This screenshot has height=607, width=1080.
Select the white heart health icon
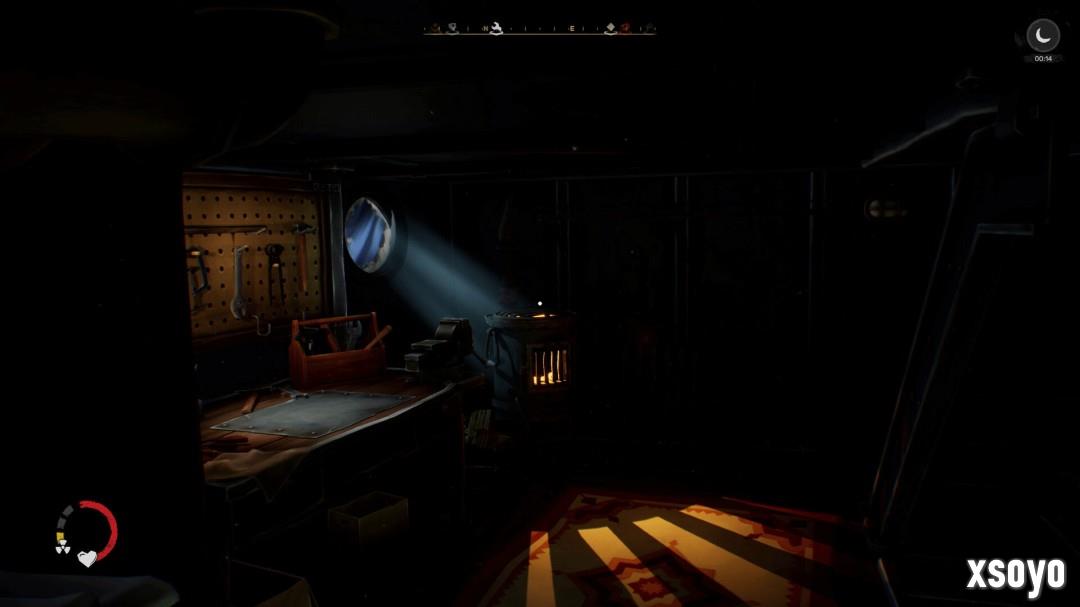tap(87, 558)
